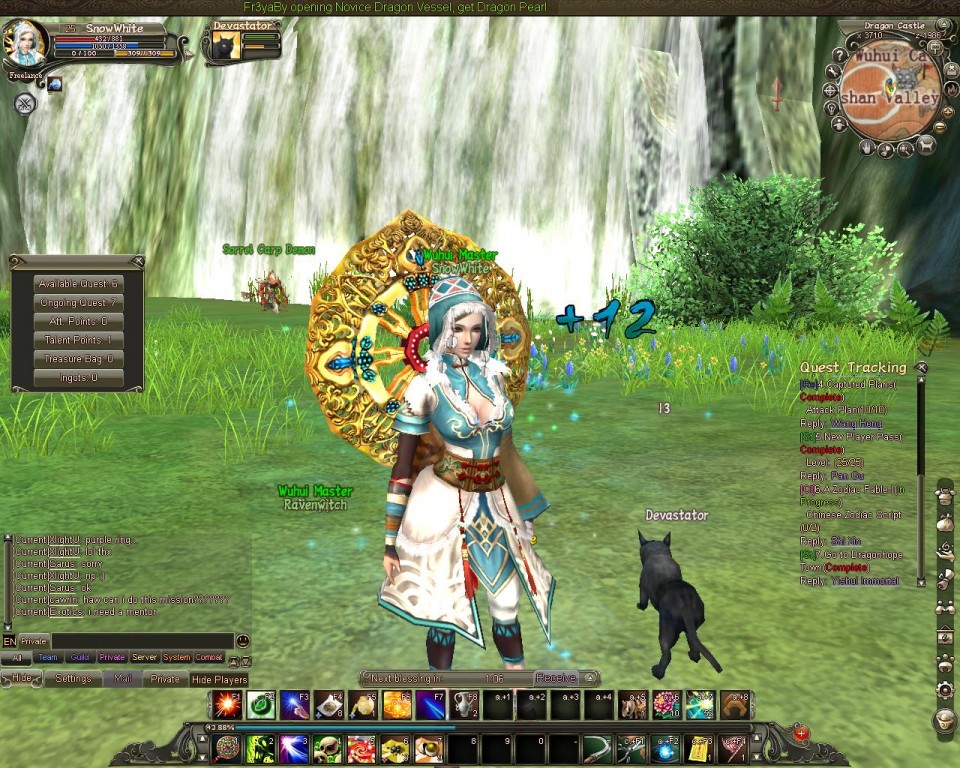Click the minimap zoom-out minus button
This screenshot has height=768, width=960.
click(939, 127)
